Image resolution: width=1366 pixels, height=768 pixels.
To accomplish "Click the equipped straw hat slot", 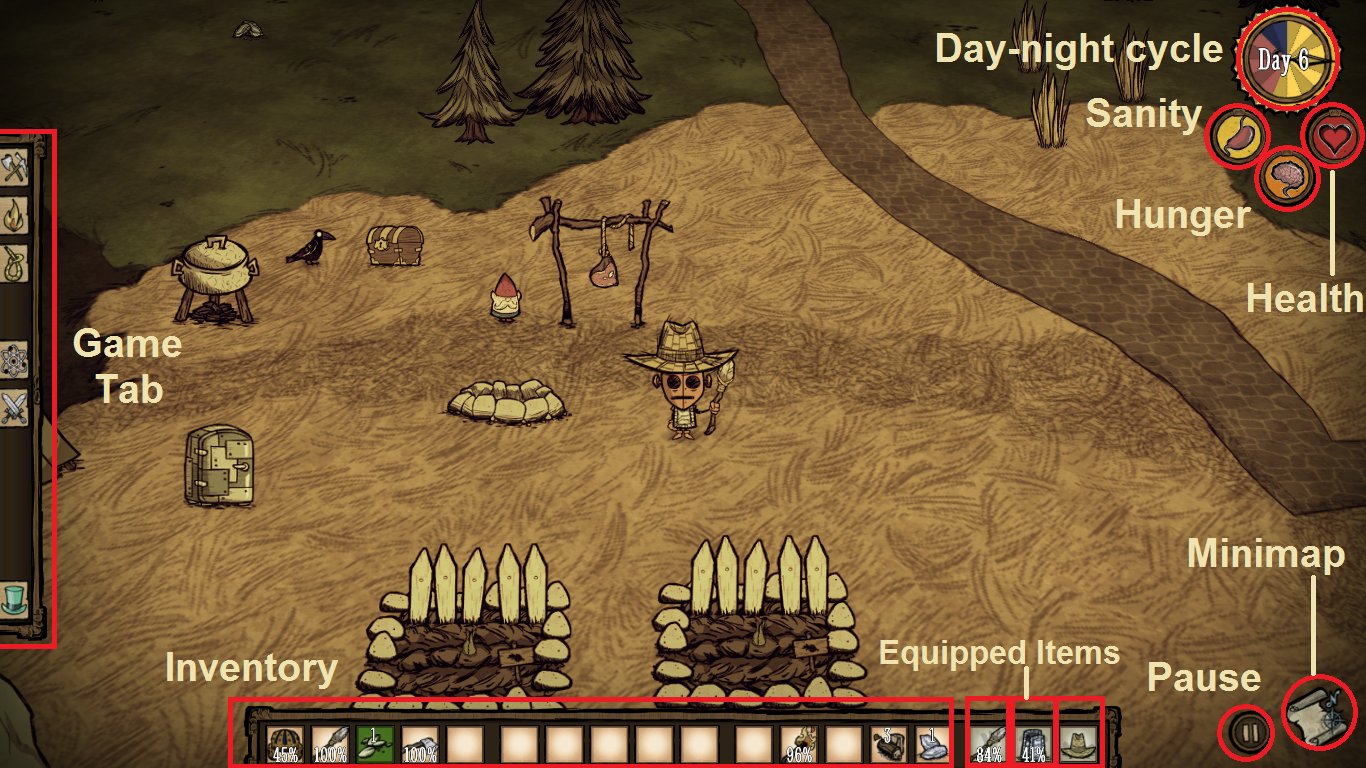I will point(1078,745).
